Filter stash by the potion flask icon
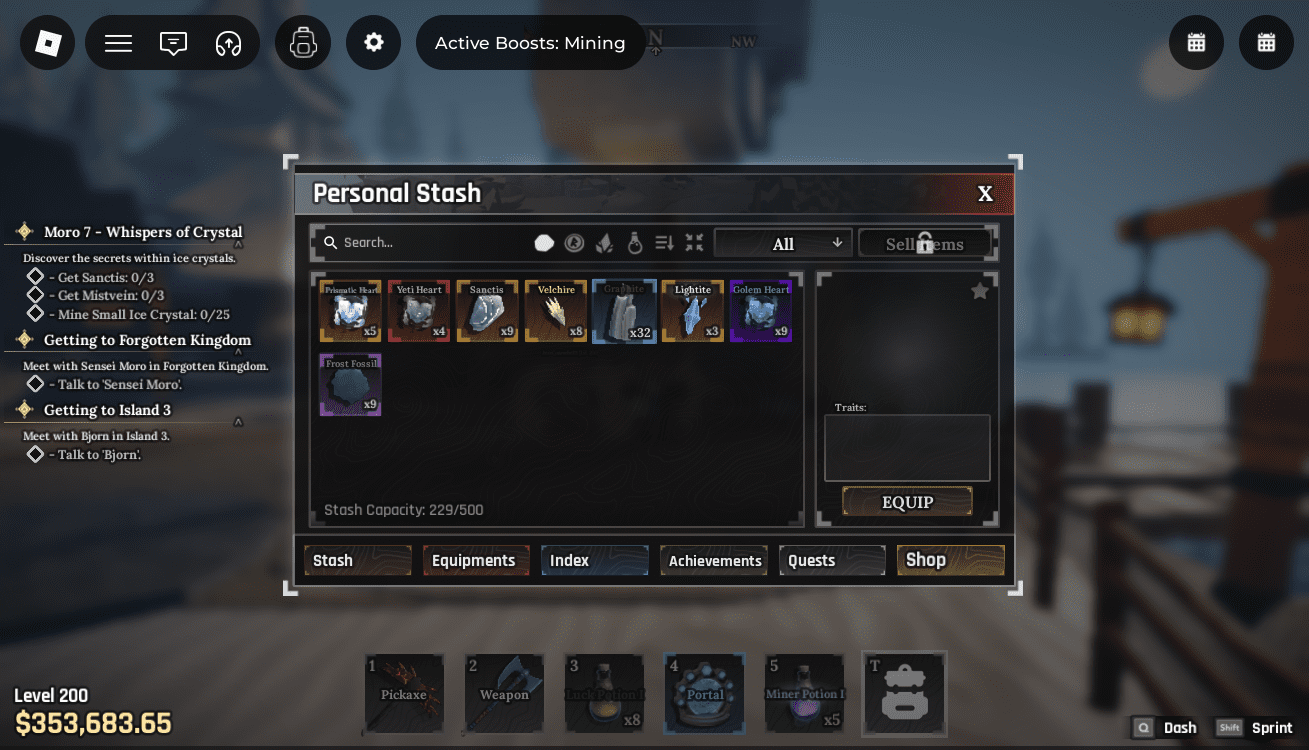This screenshot has height=750, width=1309. coord(635,243)
